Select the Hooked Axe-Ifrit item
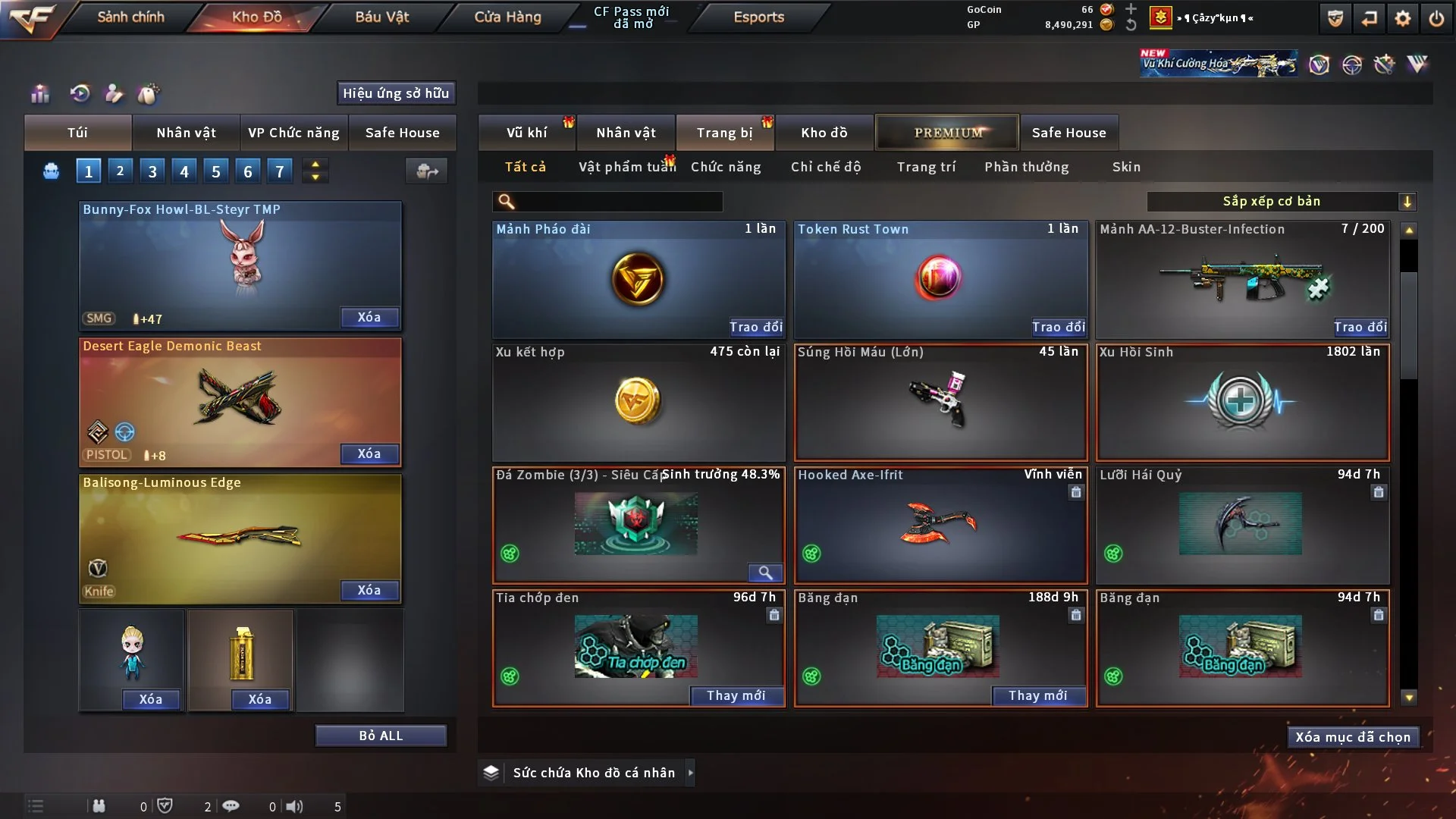This screenshot has width=1456, height=819. [940, 525]
